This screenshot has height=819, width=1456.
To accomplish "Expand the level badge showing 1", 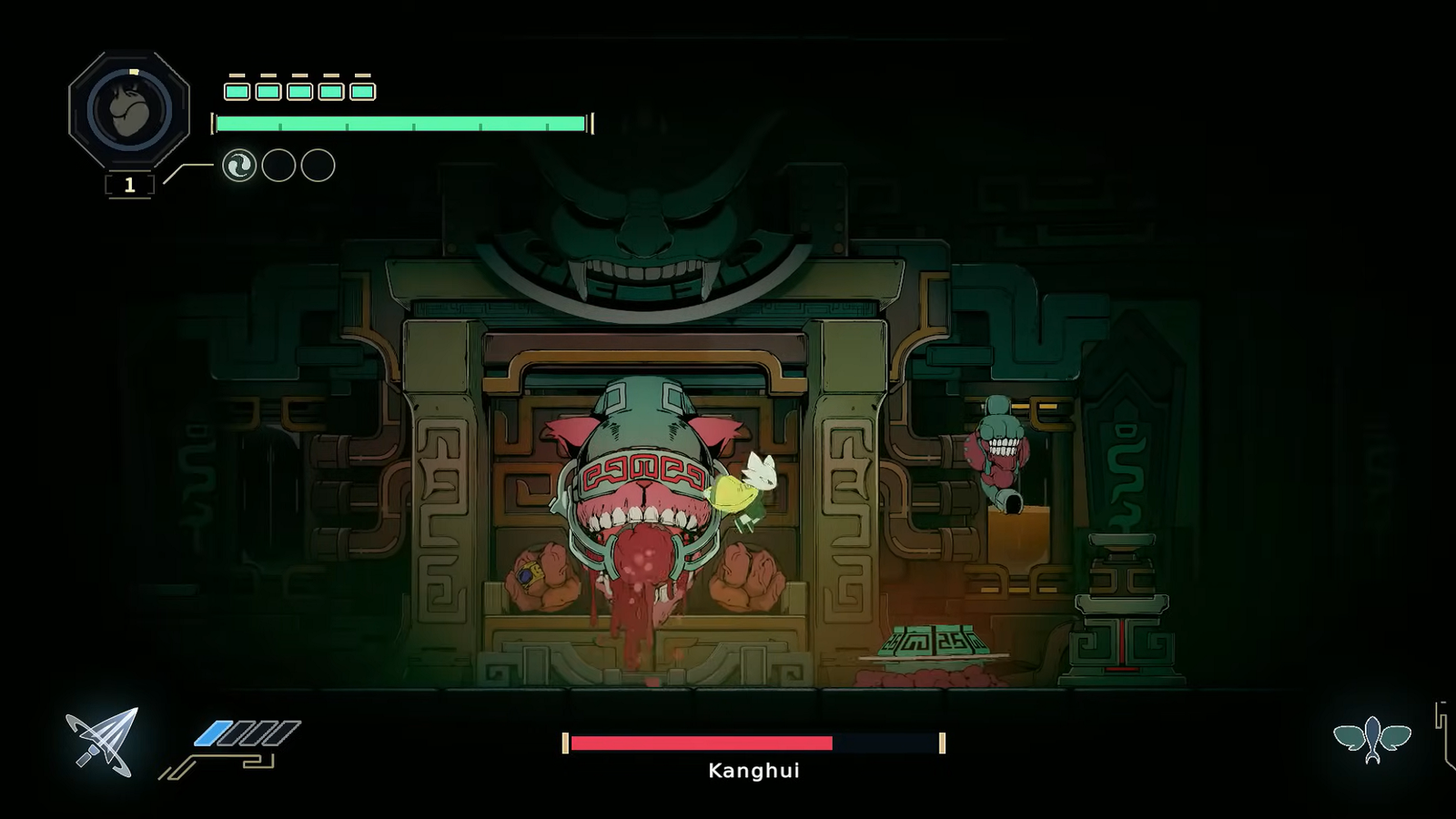I will 130,185.
